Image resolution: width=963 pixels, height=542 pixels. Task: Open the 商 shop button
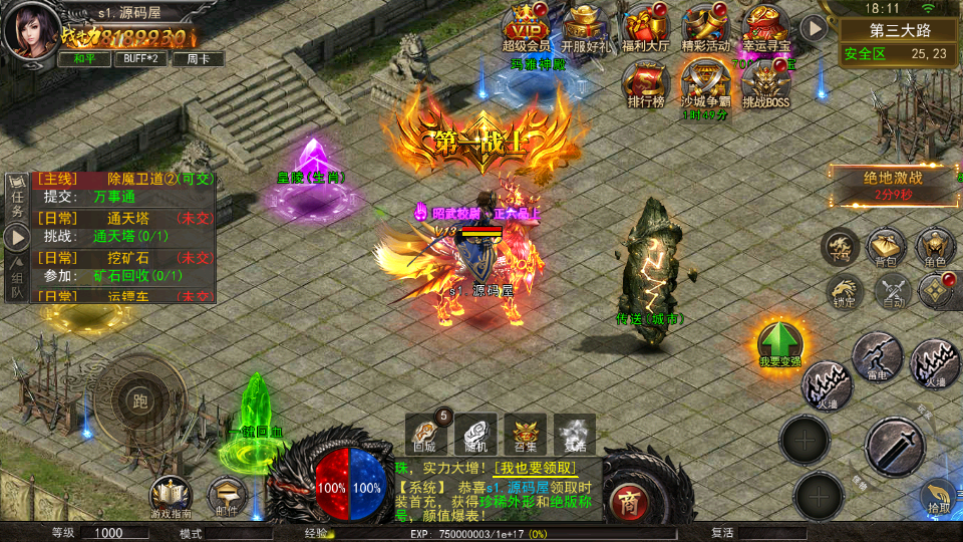point(628,499)
